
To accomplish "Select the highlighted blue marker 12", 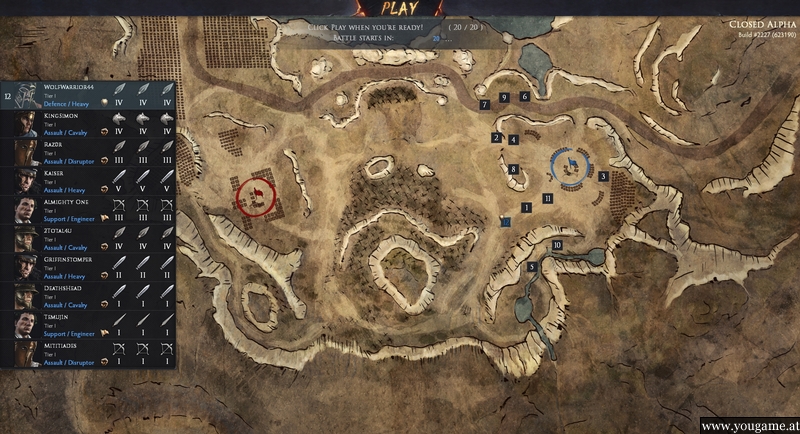I will click(x=506, y=221).
